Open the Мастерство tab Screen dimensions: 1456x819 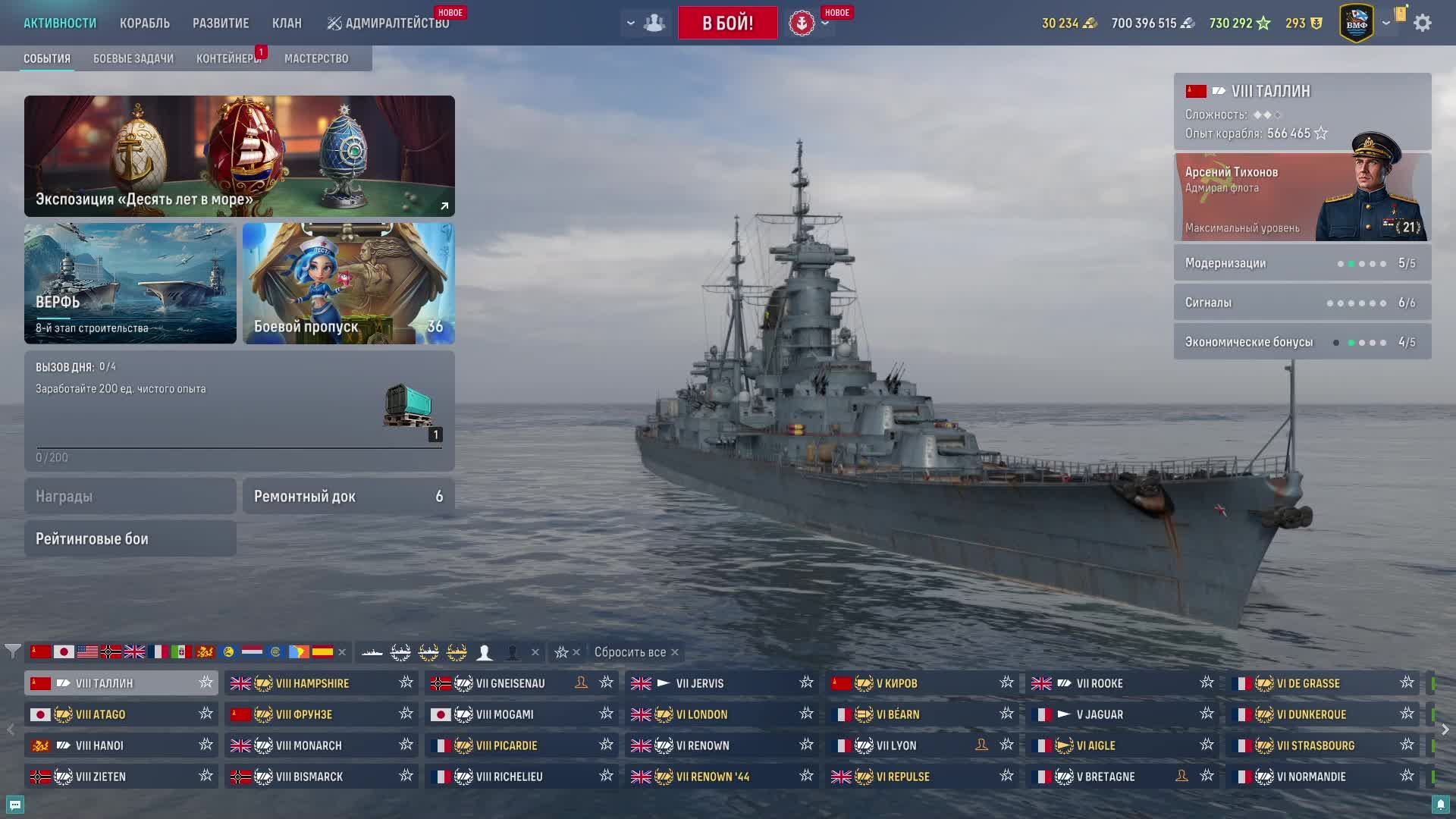point(316,58)
